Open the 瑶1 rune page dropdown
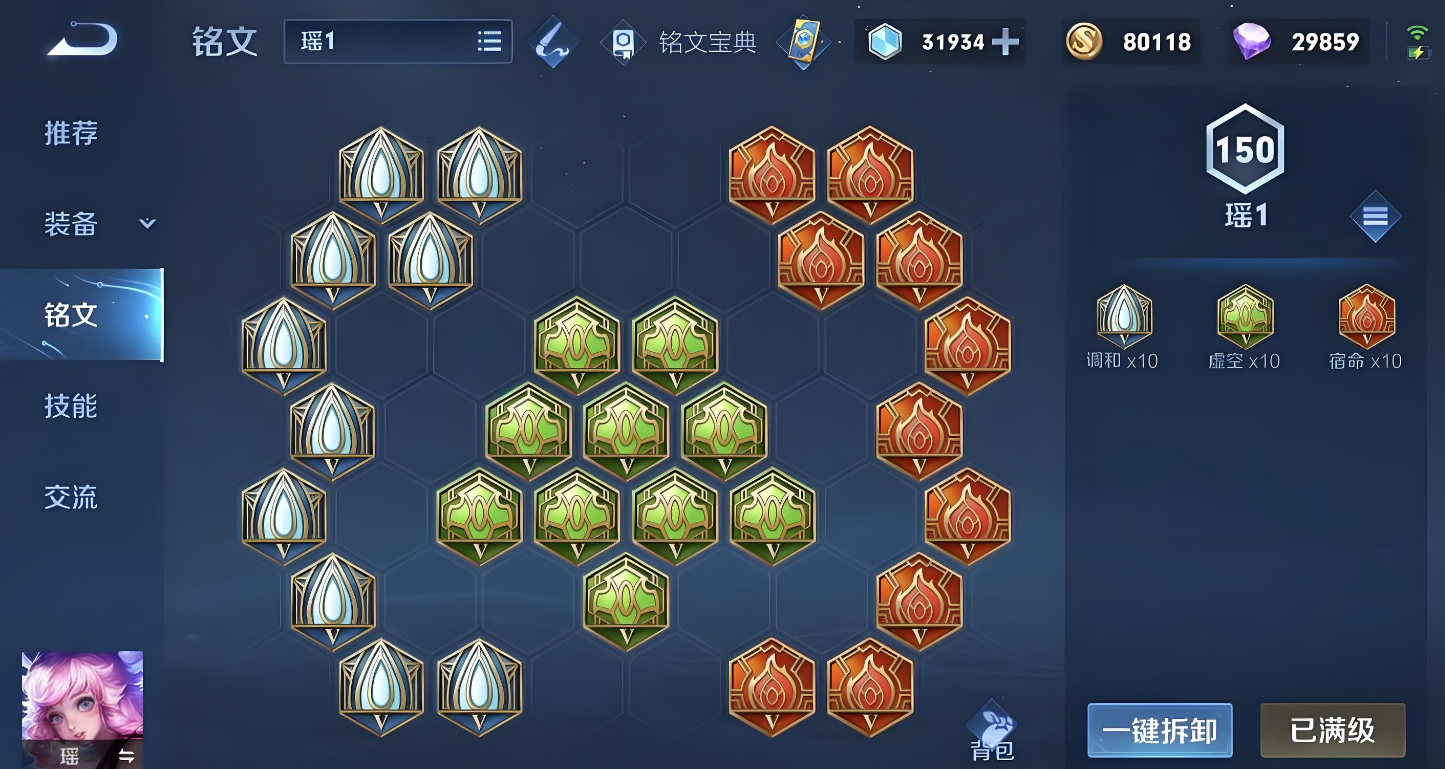Screen dimensions: 1445x769 (x=397, y=42)
